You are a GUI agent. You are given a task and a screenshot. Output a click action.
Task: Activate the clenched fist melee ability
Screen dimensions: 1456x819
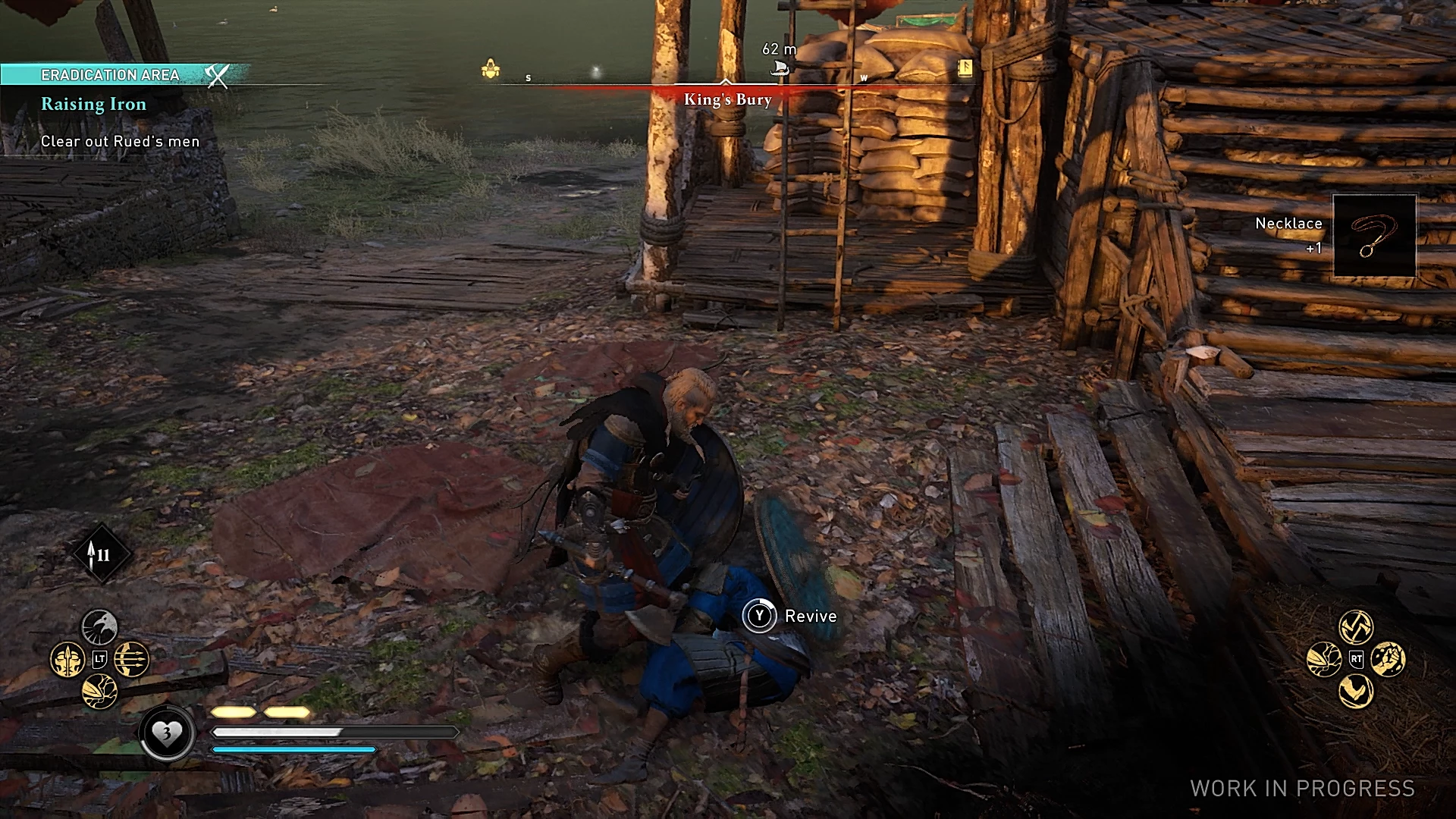click(x=1389, y=659)
